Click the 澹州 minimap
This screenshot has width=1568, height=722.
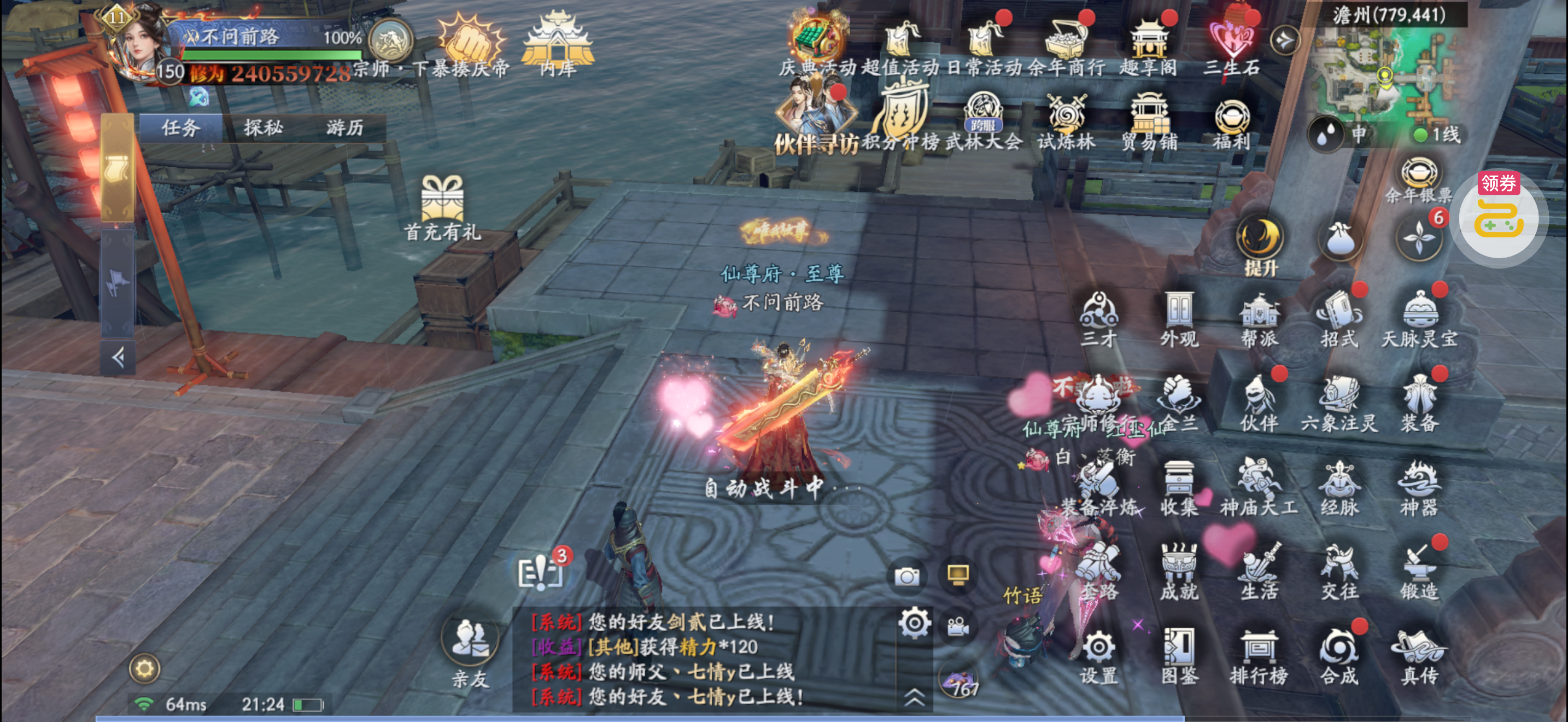click(1385, 73)
